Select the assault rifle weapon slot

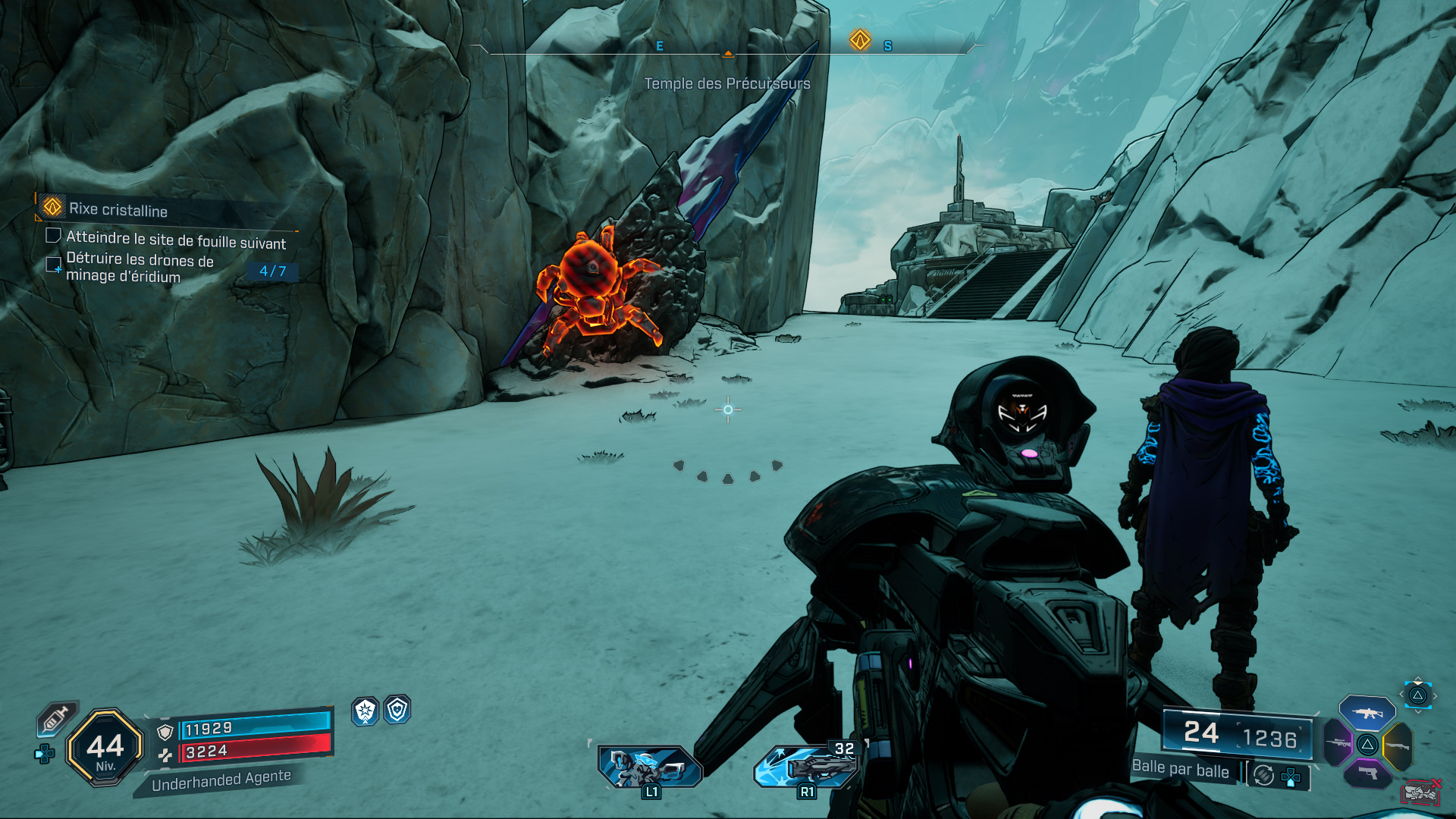click(1367, 713)
